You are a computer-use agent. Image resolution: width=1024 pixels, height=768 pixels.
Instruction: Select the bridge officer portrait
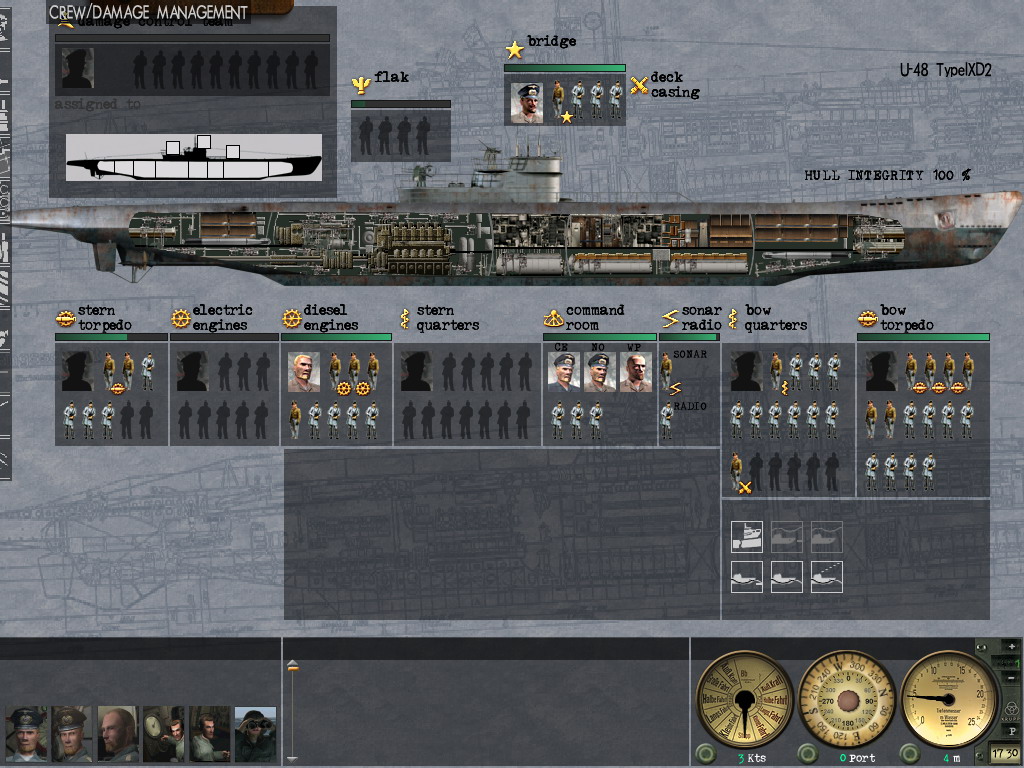pyautogui.click(x=527, y=103)
